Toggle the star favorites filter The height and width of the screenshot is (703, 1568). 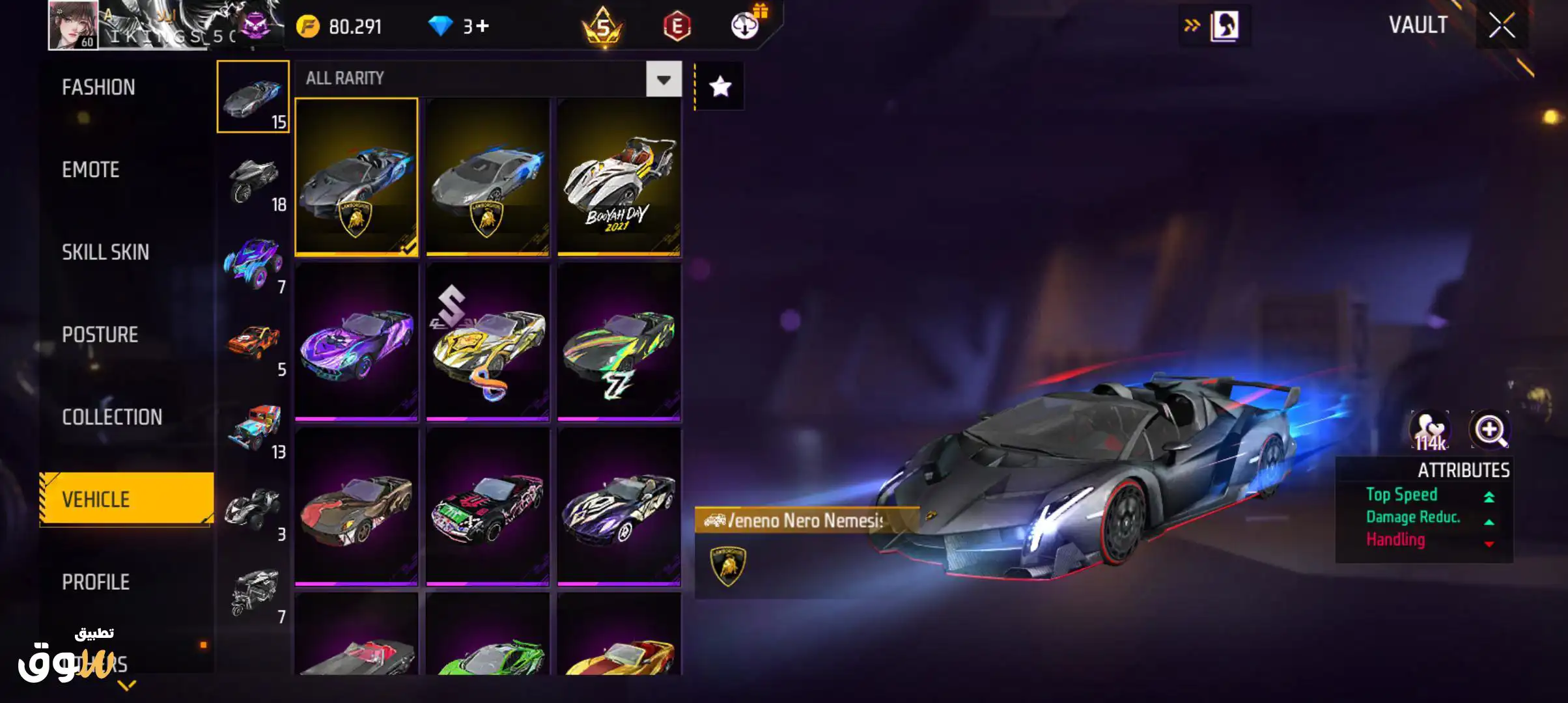tap(720, 87)
